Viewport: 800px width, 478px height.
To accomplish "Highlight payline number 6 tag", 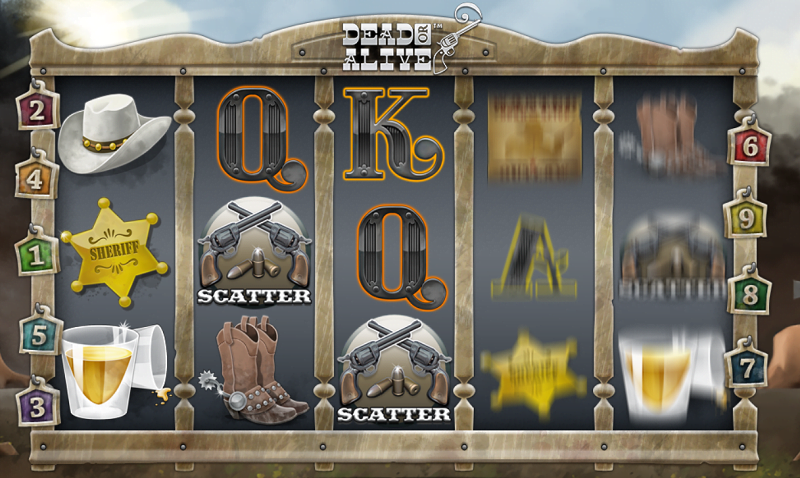I will tap(750, 146).
